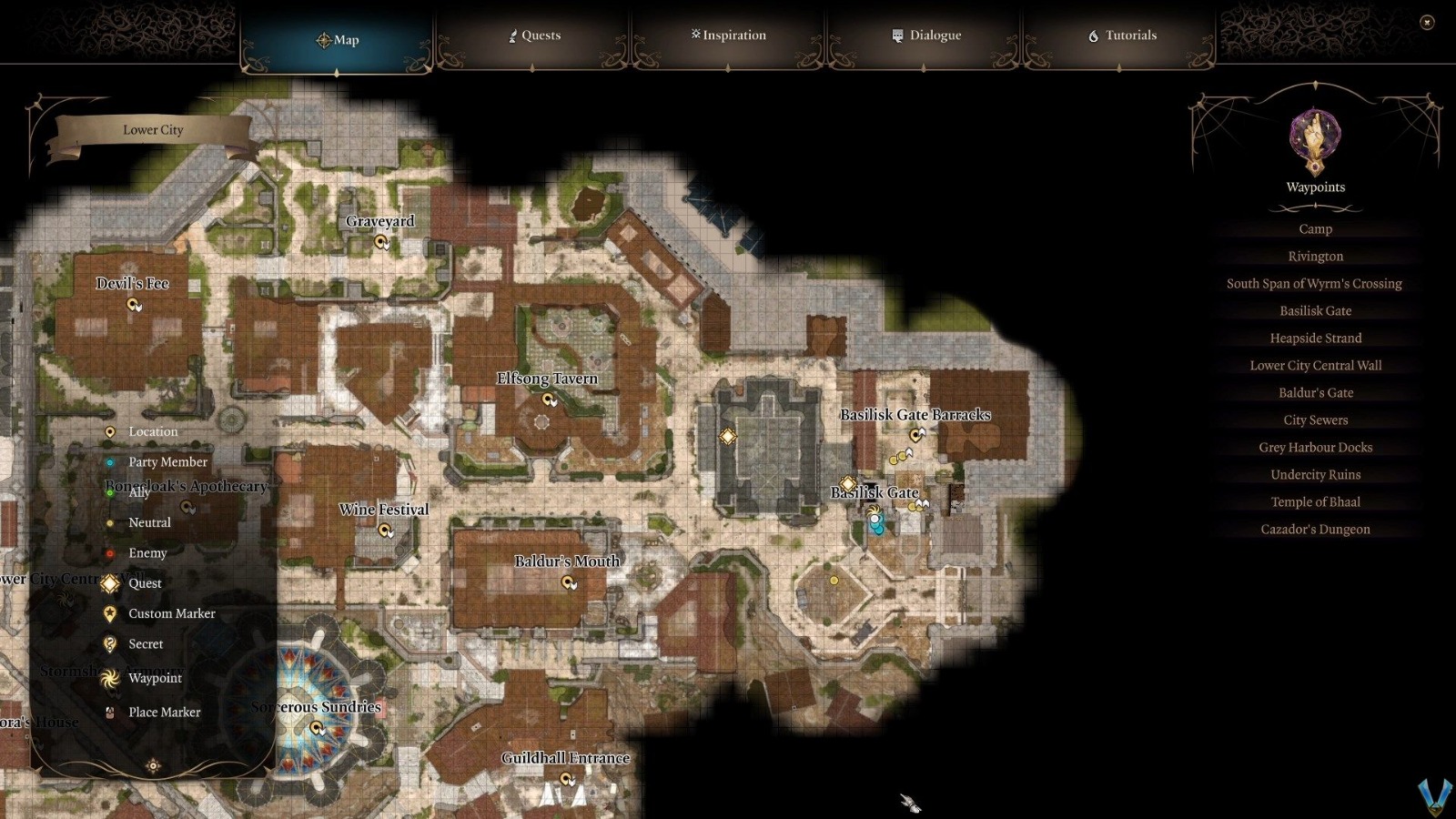Select the Devil's Fee map marker
The height and width of the screenshot is (819, 1456).
pos(133,303)
